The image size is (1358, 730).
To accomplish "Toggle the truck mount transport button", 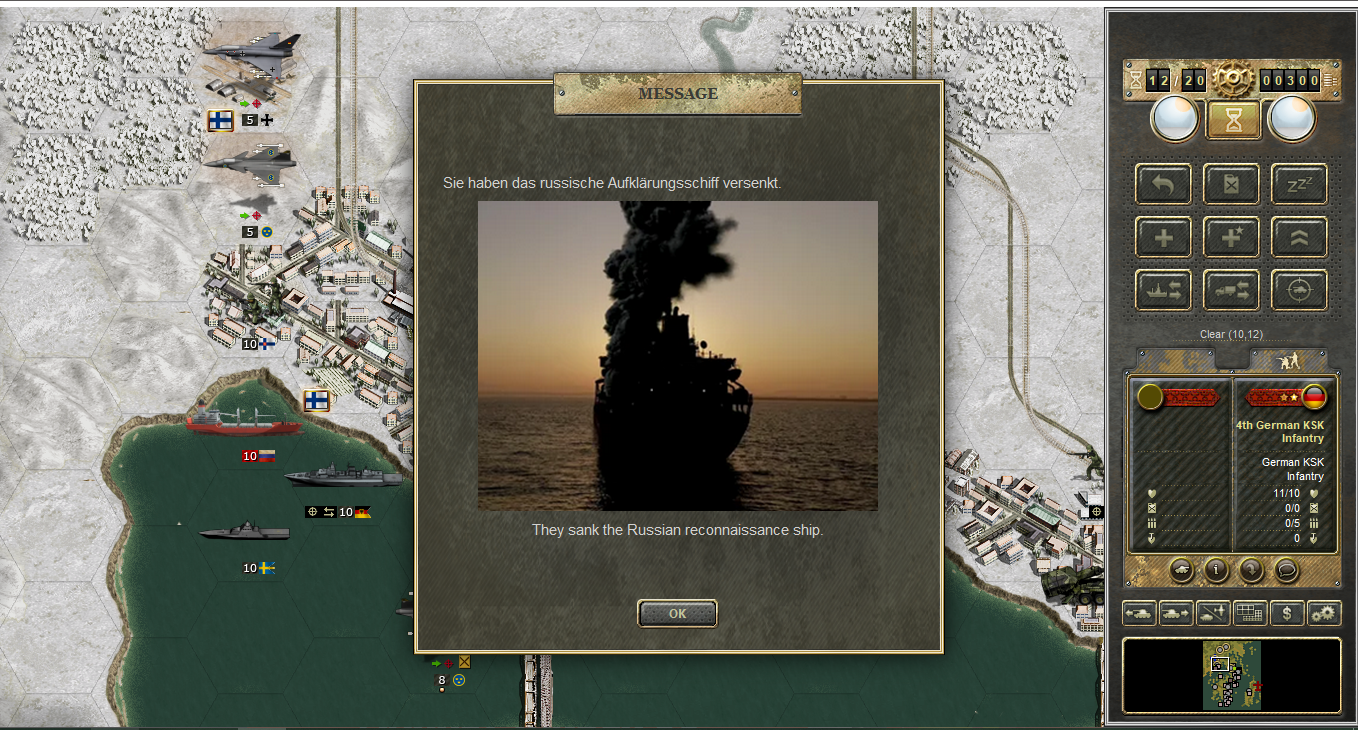I will click(1231, 290).
